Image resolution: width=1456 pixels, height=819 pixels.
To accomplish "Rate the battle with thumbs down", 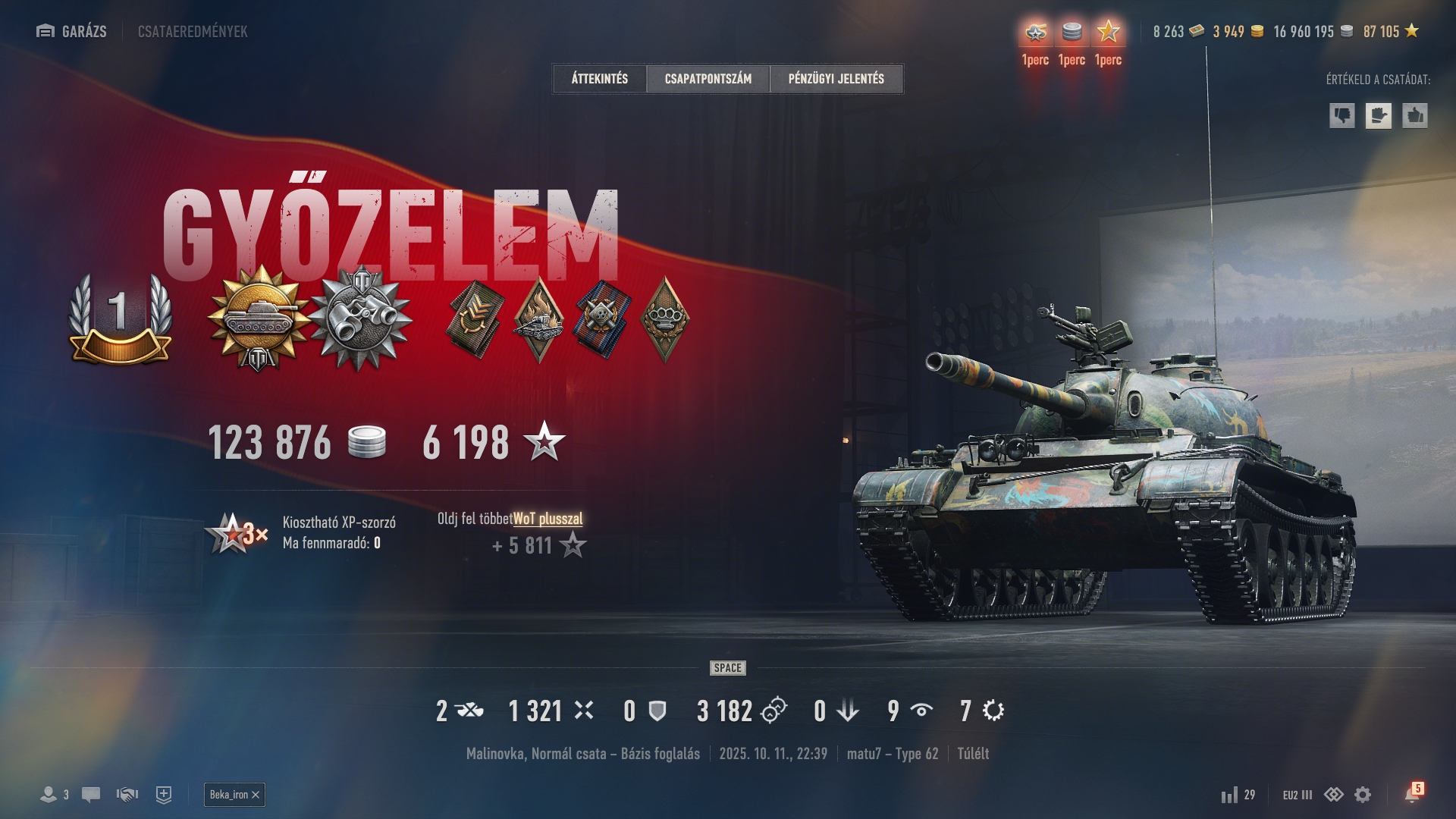I will tap(1341, 116).
